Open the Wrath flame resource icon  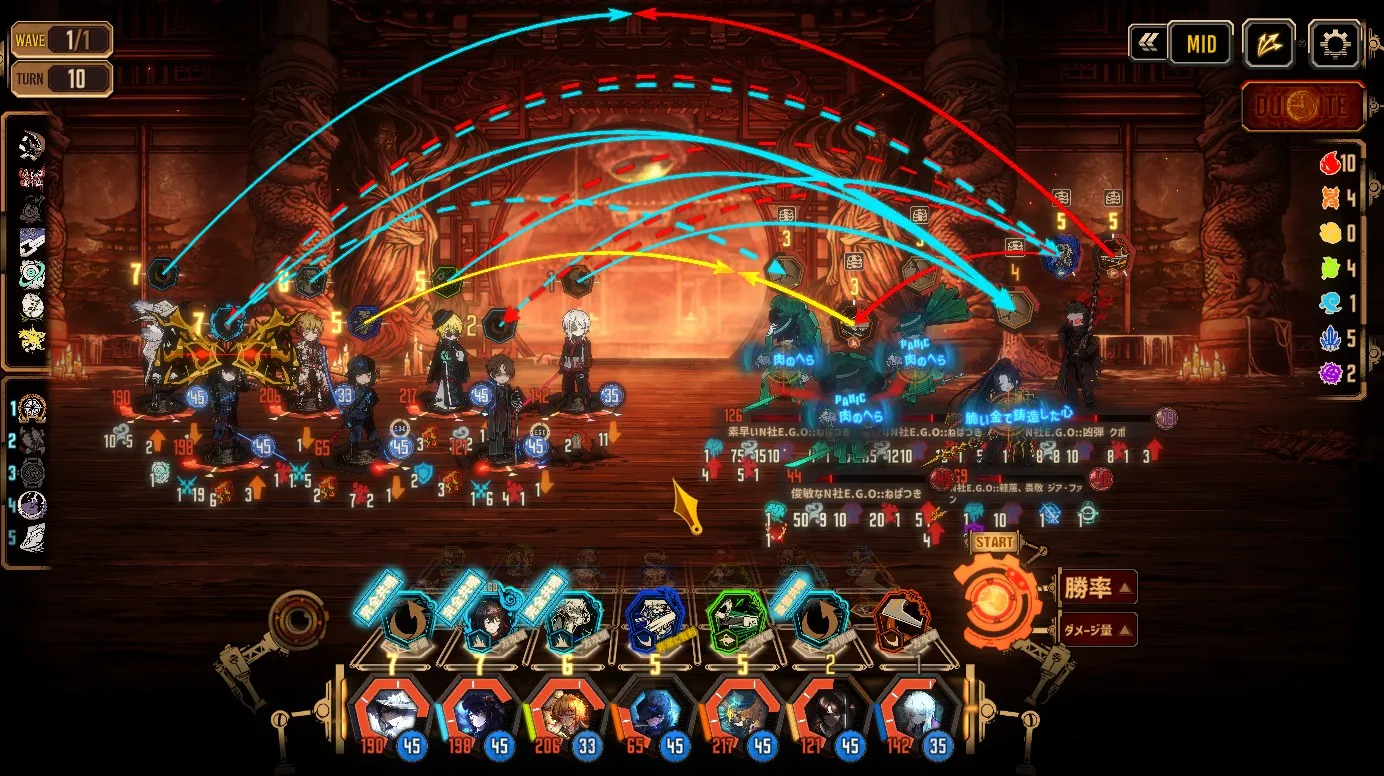pos(1330,164)
